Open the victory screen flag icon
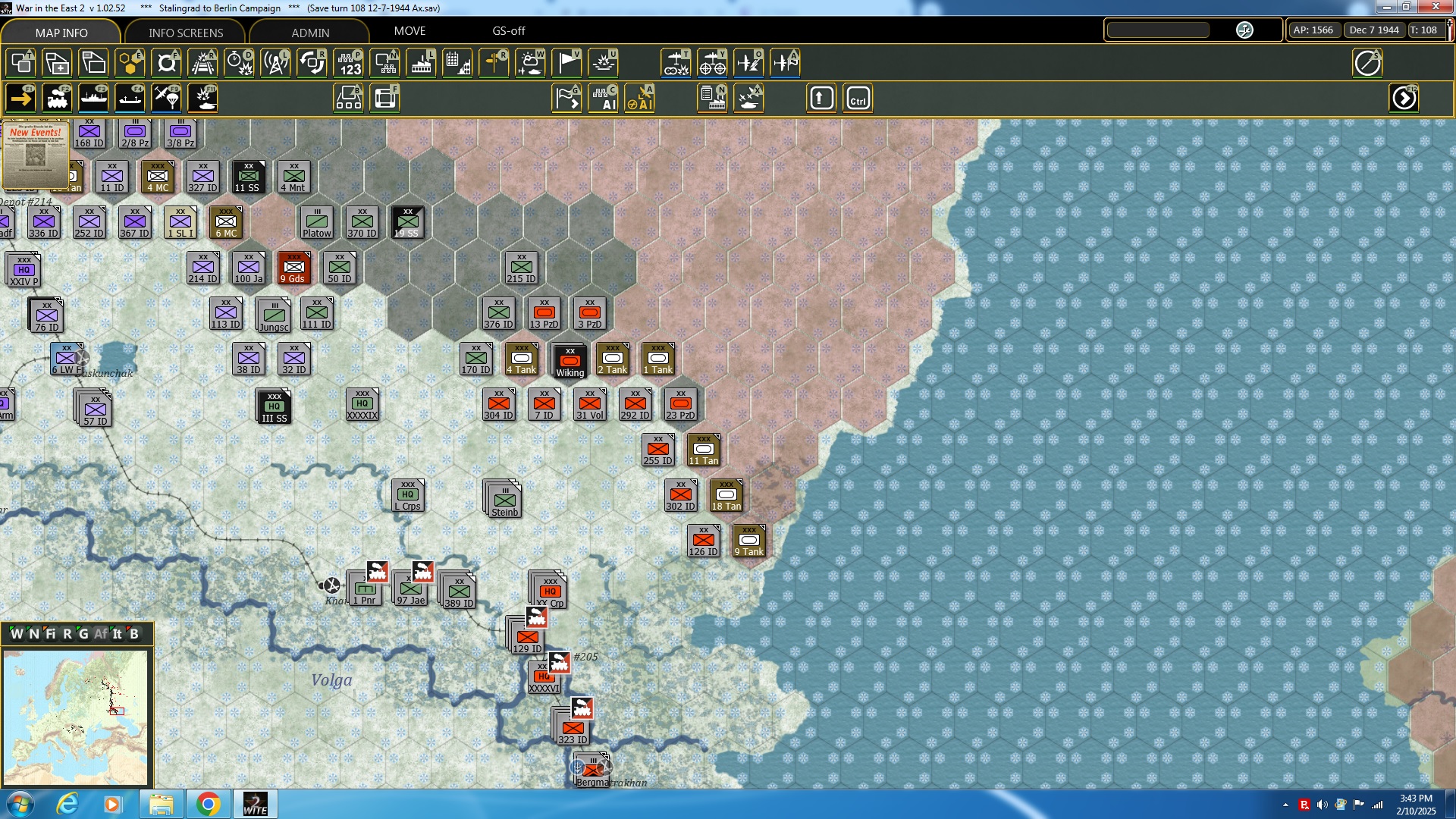This screenshot has width=1456, height=819. [x=566, y=63]
